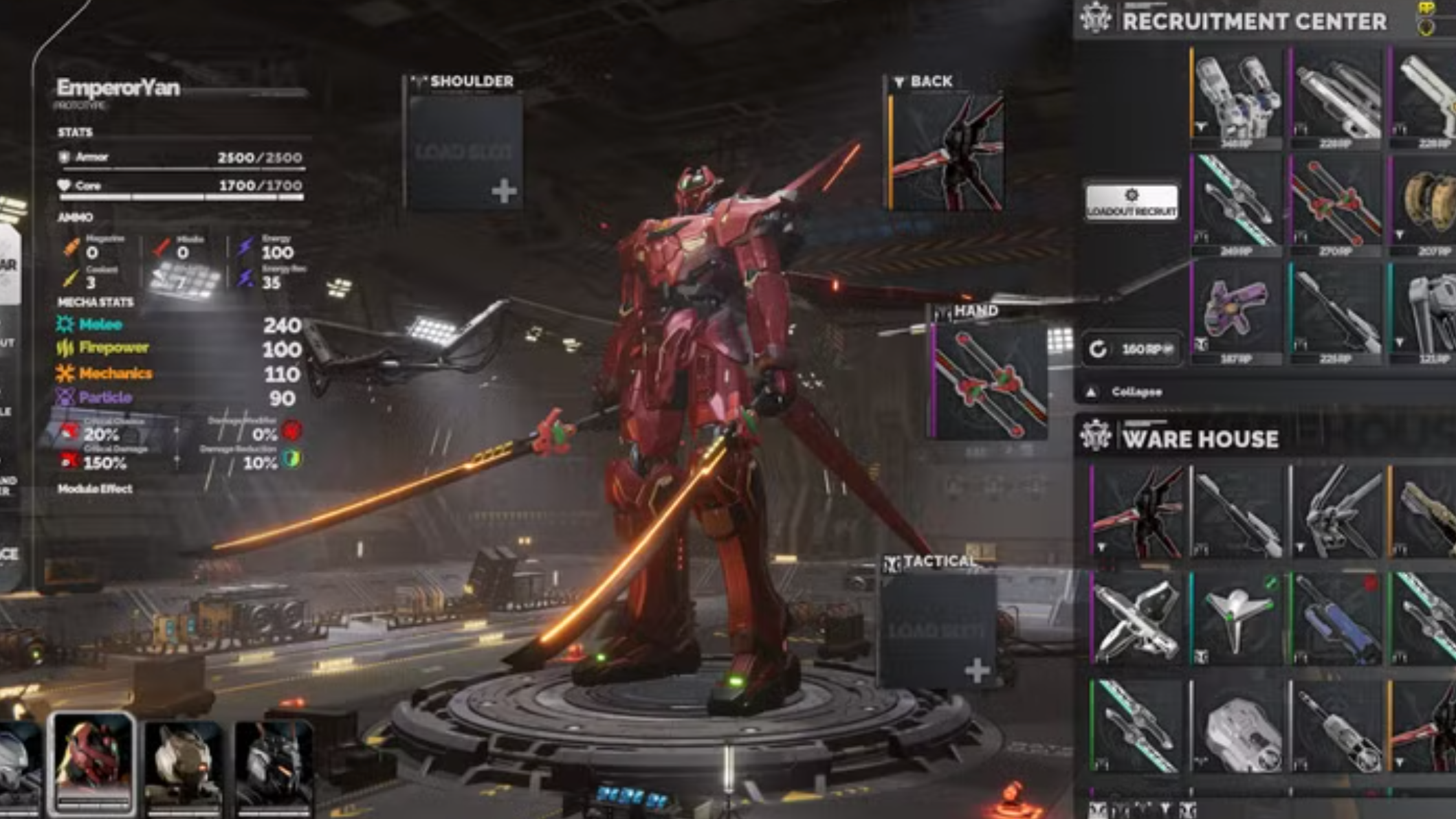Click the Loadout Recruit button

(x=1132, y=202)
